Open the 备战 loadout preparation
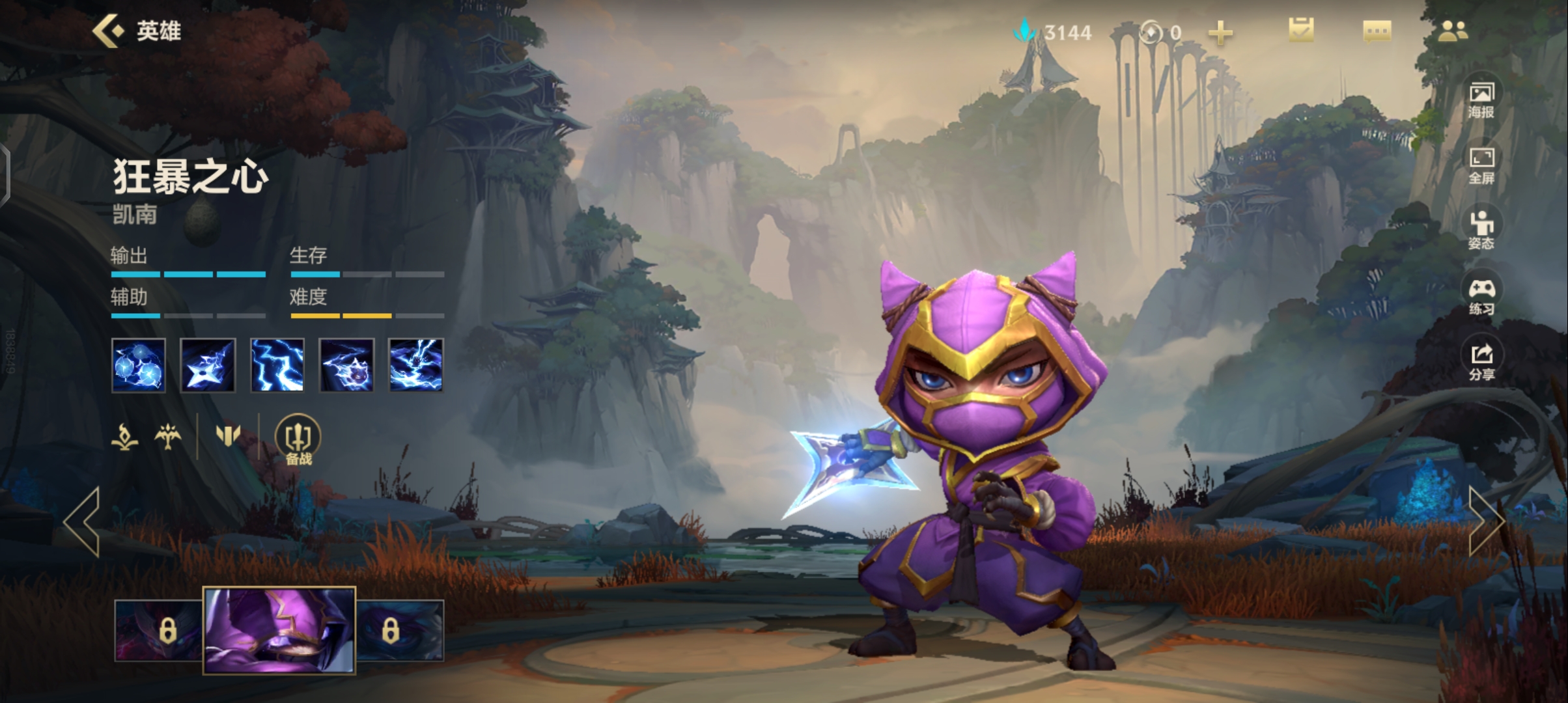 coord(298,440)
